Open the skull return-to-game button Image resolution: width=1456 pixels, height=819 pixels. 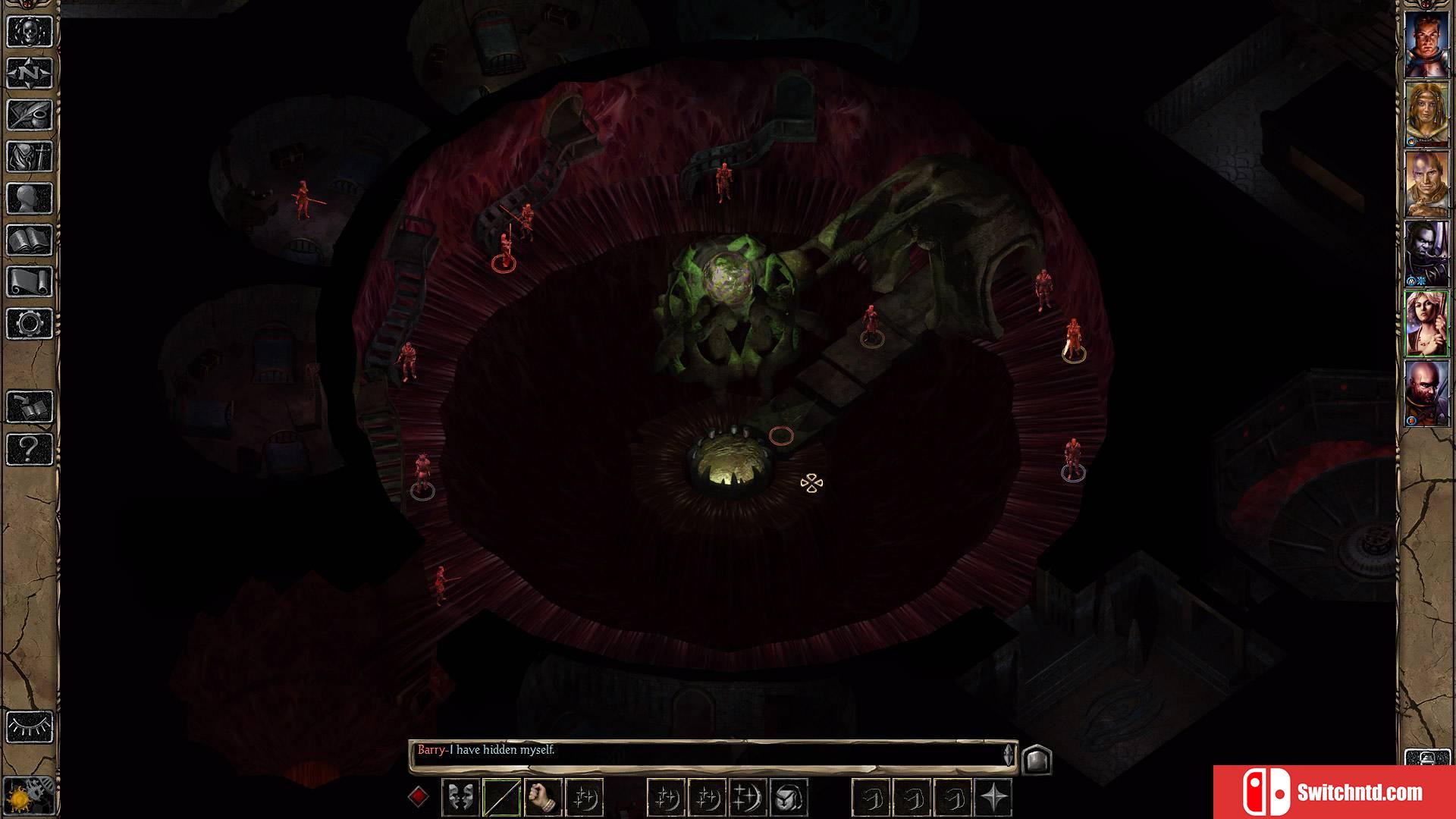30,32
